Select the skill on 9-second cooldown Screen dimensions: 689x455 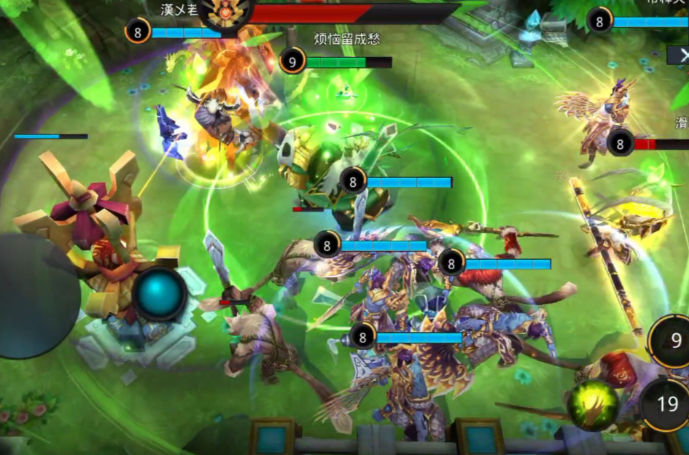(x=673, y=342)
